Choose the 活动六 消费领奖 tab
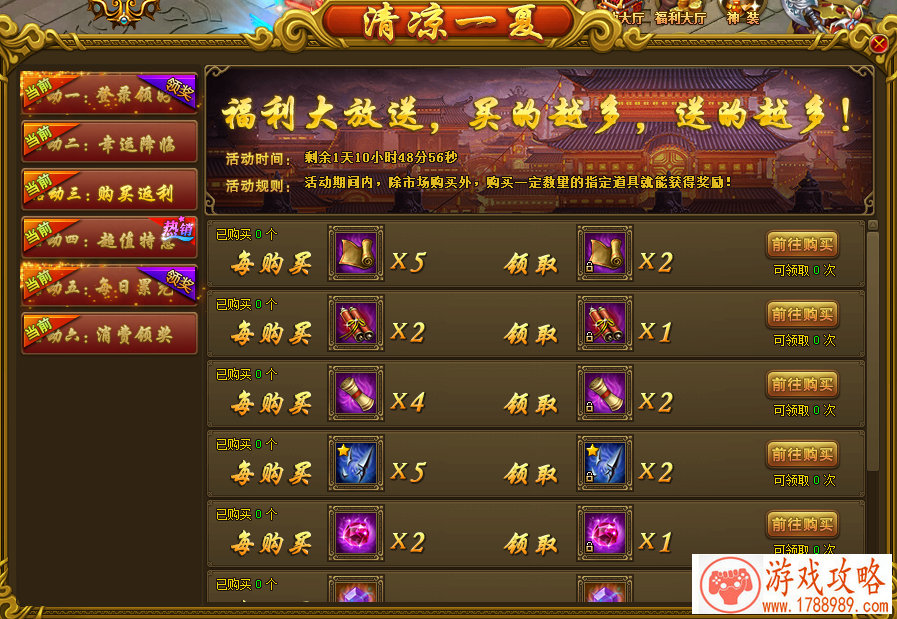This screenshot has width=897, height=619. [109, 334]
